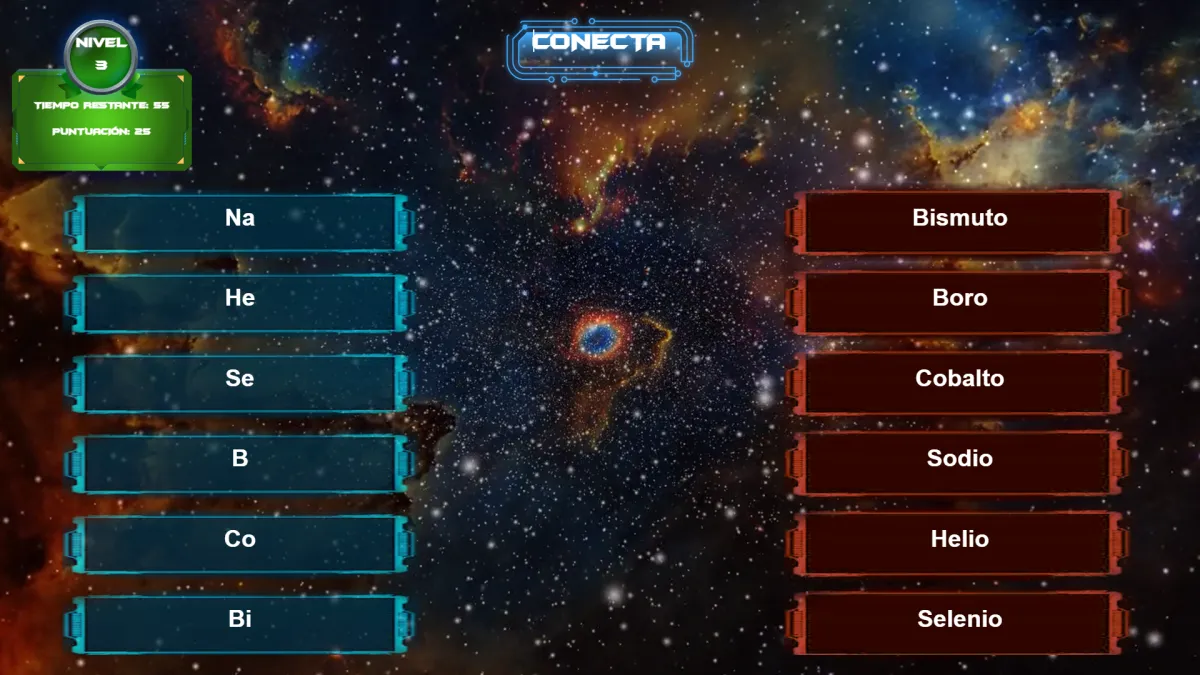
Task: Choose the He symbol tile
Action: (240, 302)
